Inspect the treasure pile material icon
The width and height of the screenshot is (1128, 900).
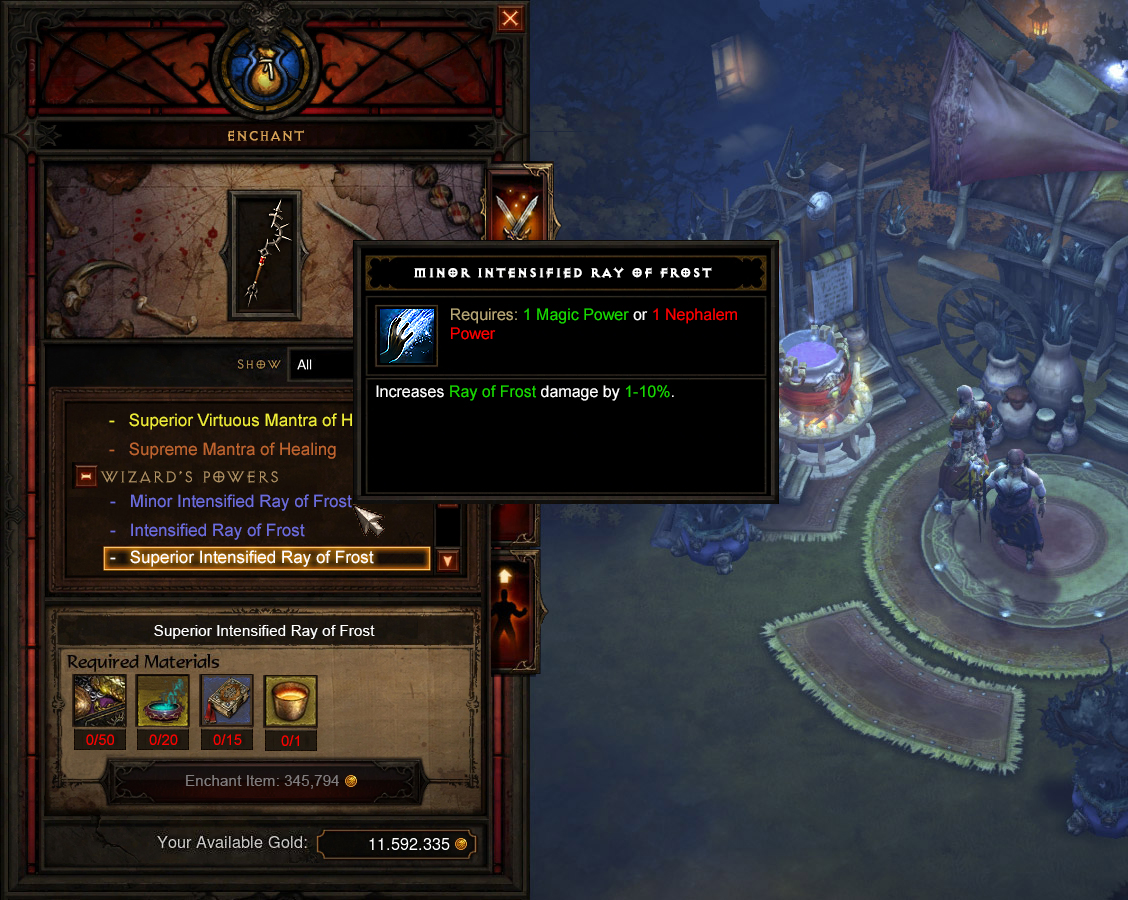click(x=100, y=701)
